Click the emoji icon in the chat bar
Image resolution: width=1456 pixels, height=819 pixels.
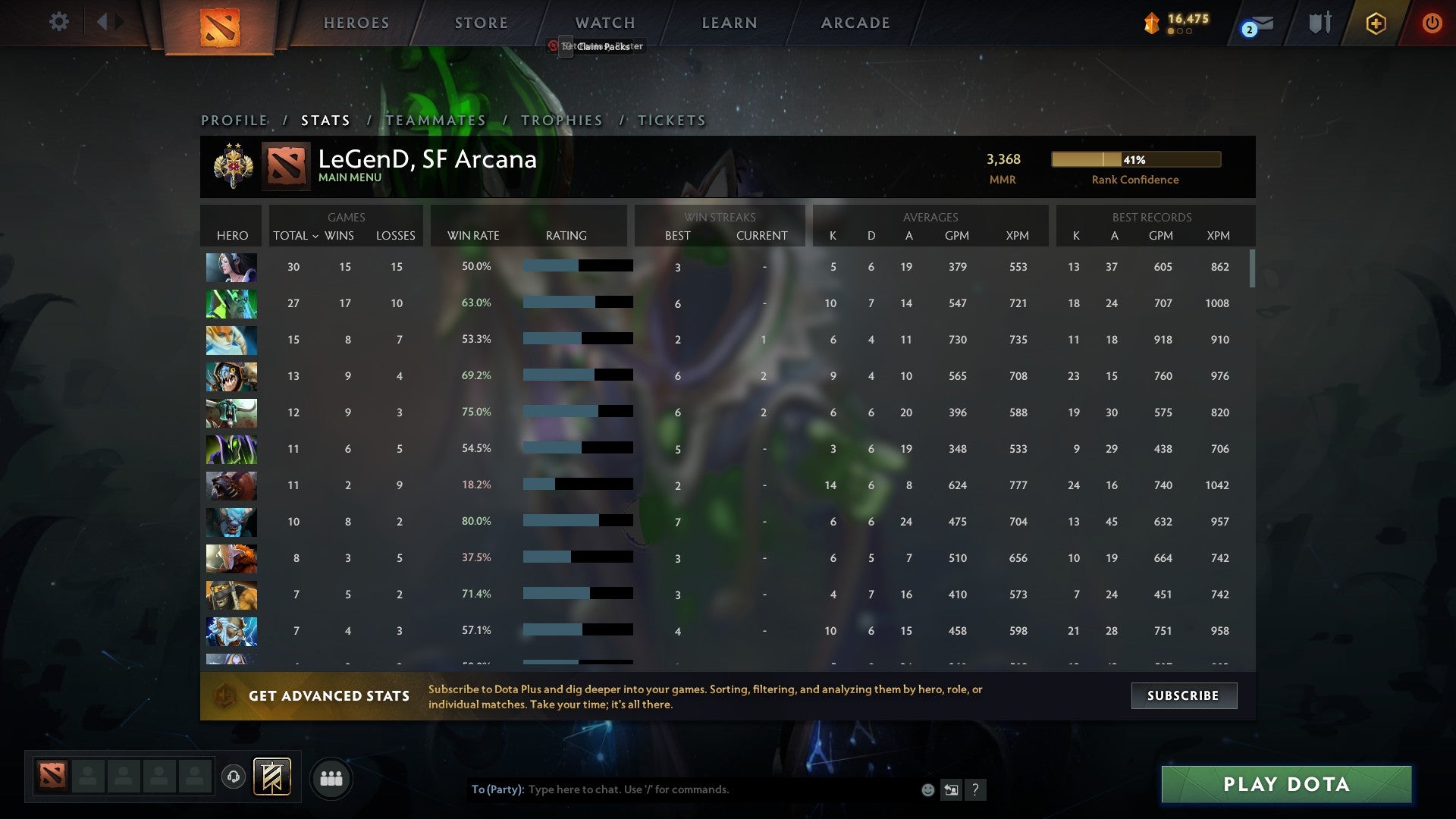point(928,789)
